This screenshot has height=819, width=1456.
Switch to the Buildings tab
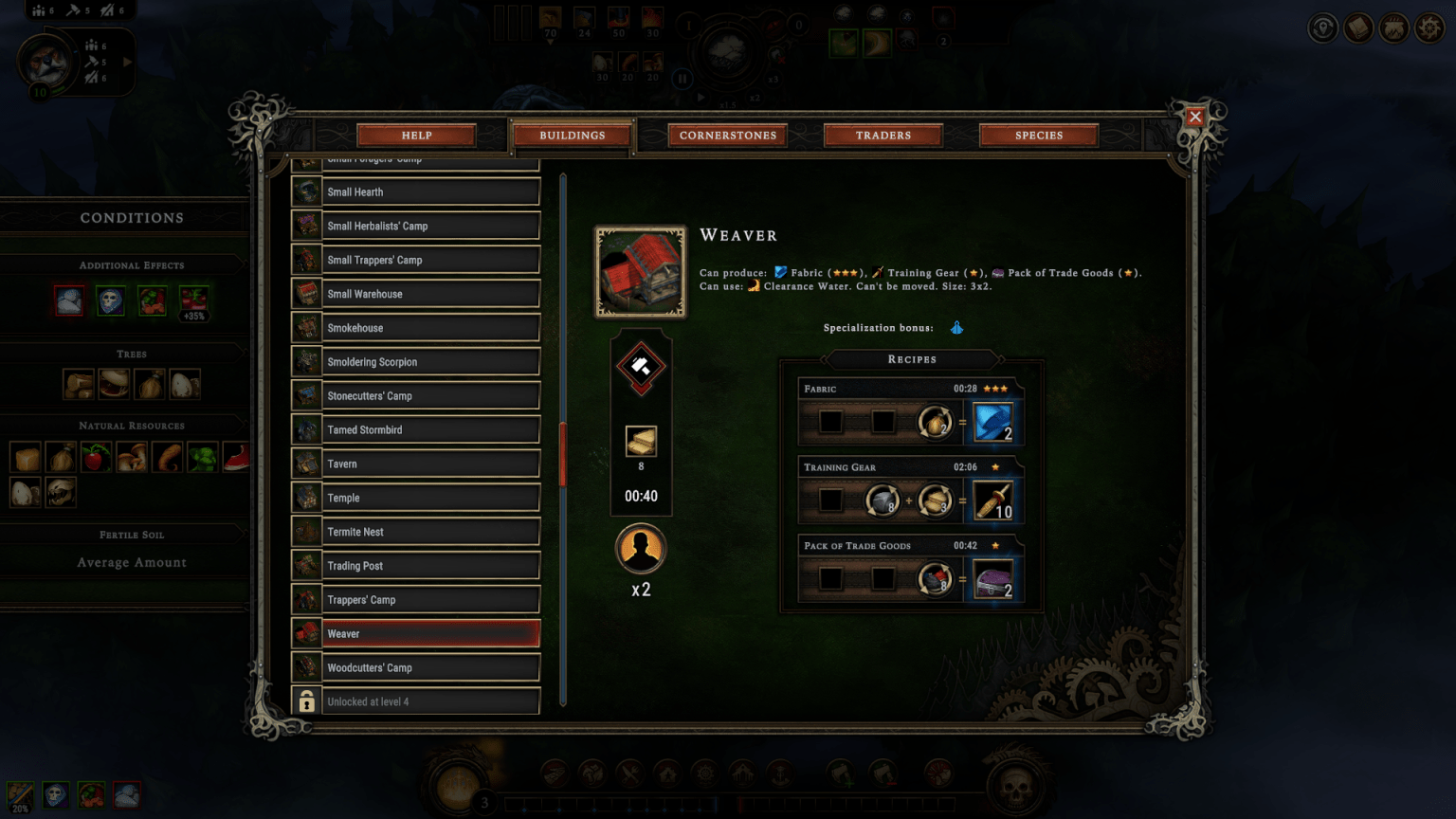572,136
